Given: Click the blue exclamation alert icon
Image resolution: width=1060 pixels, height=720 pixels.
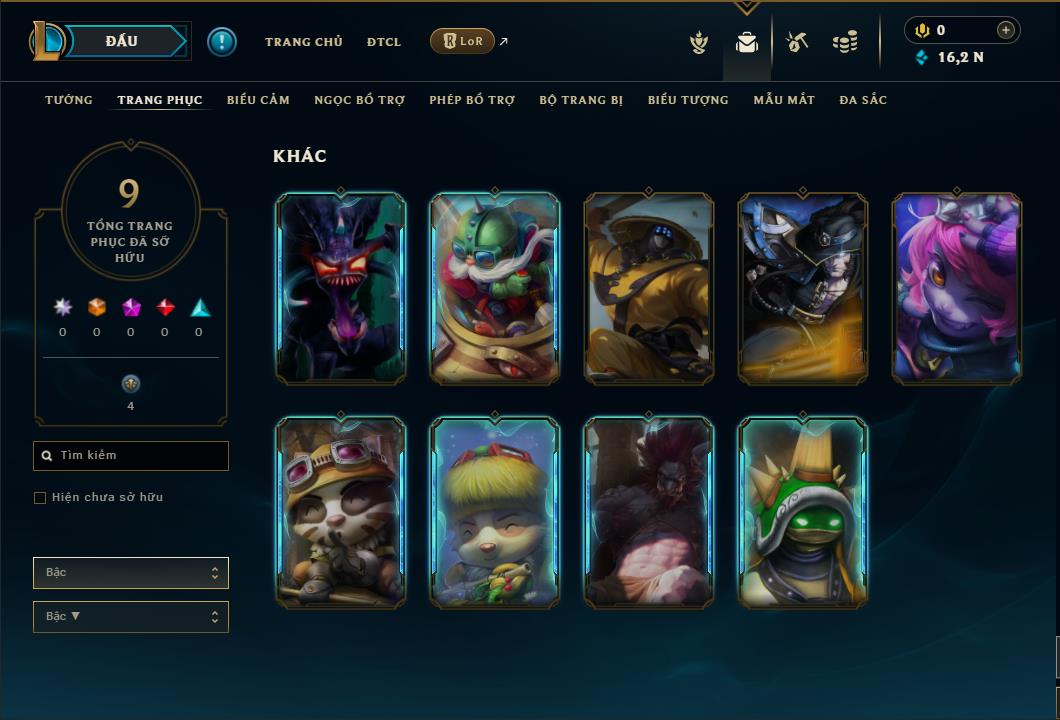Looking at the screenshot, I should 222,42.
